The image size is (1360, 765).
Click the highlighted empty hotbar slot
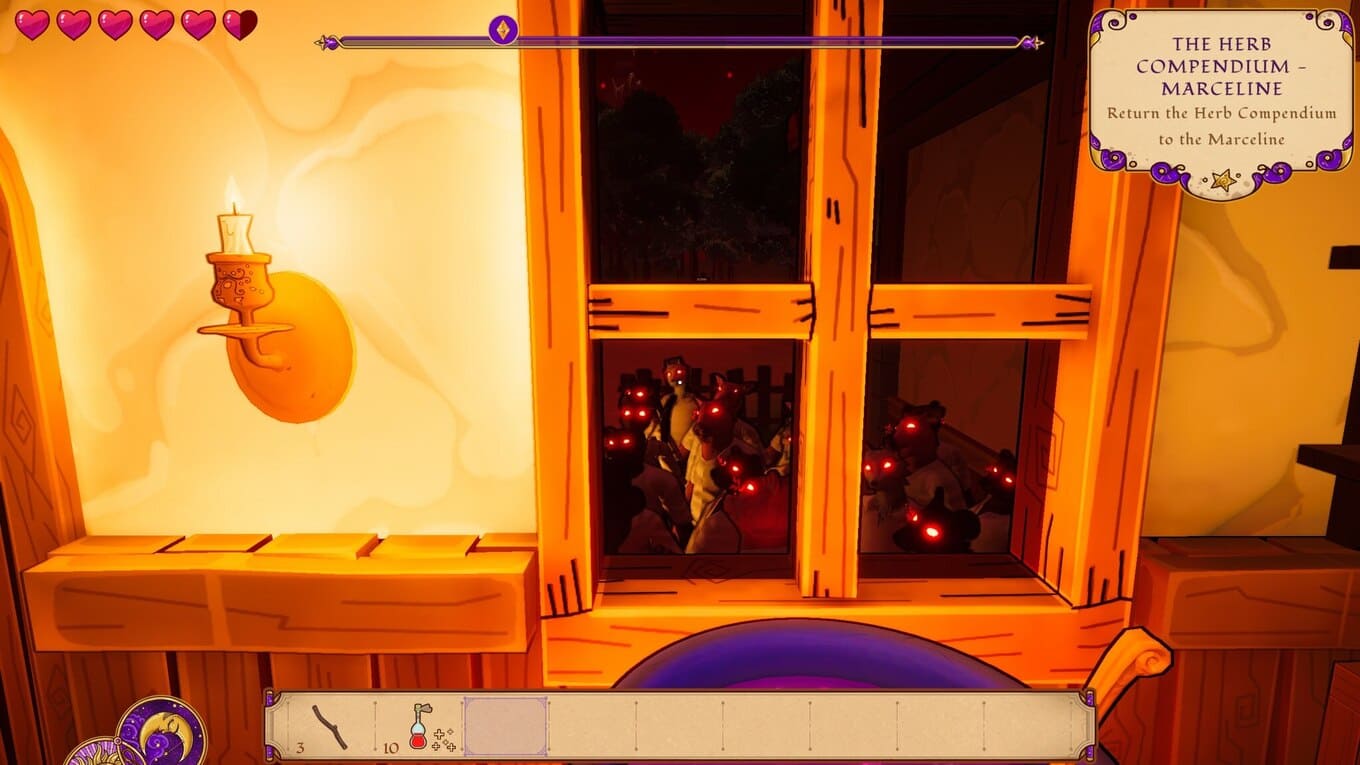click(506, 727)
